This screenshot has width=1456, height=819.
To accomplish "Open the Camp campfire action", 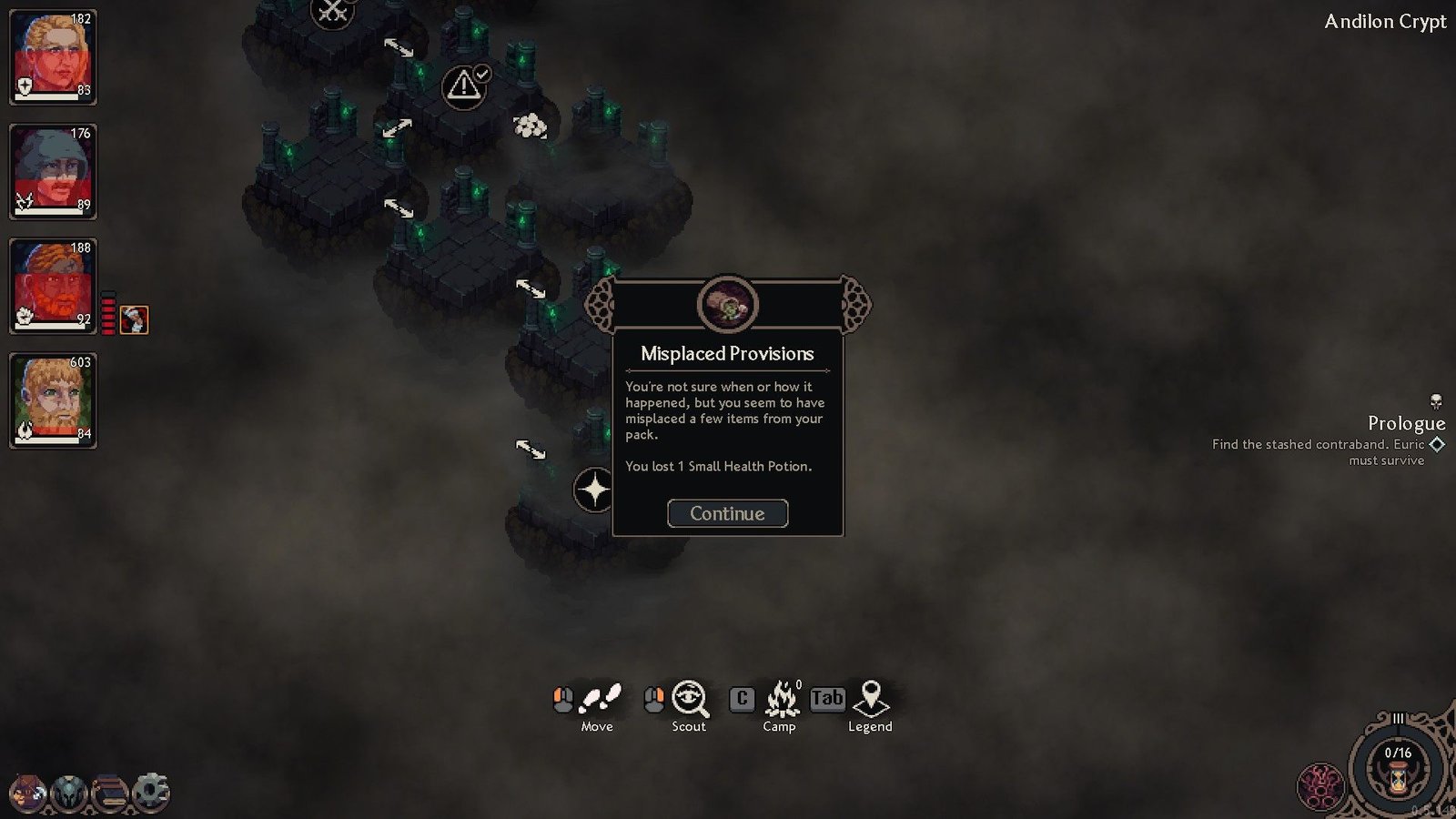I will 781,699.
